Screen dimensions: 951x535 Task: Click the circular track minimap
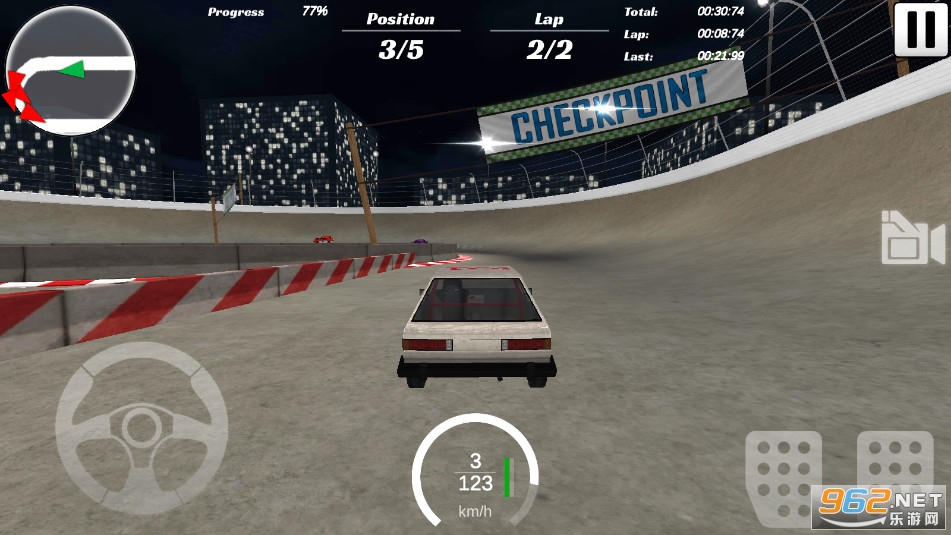71,70
